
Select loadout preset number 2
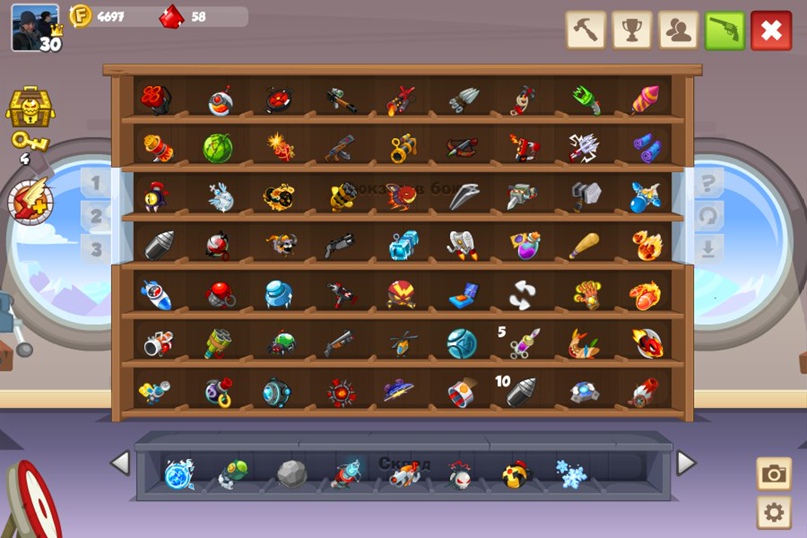[x=96, y=216]
